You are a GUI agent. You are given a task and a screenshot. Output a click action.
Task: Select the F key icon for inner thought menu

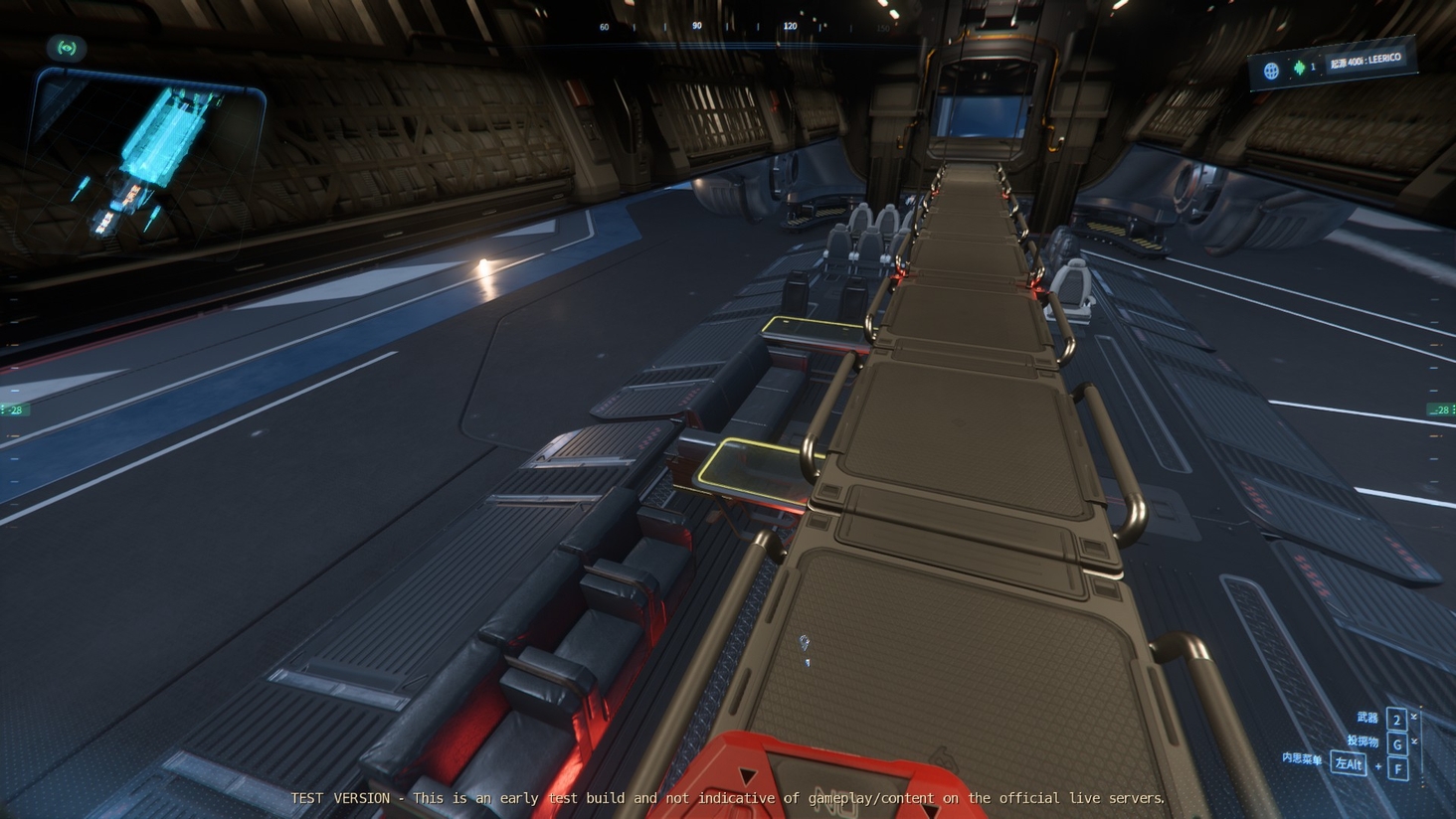pyautogui.click(x=1397, y=767)
